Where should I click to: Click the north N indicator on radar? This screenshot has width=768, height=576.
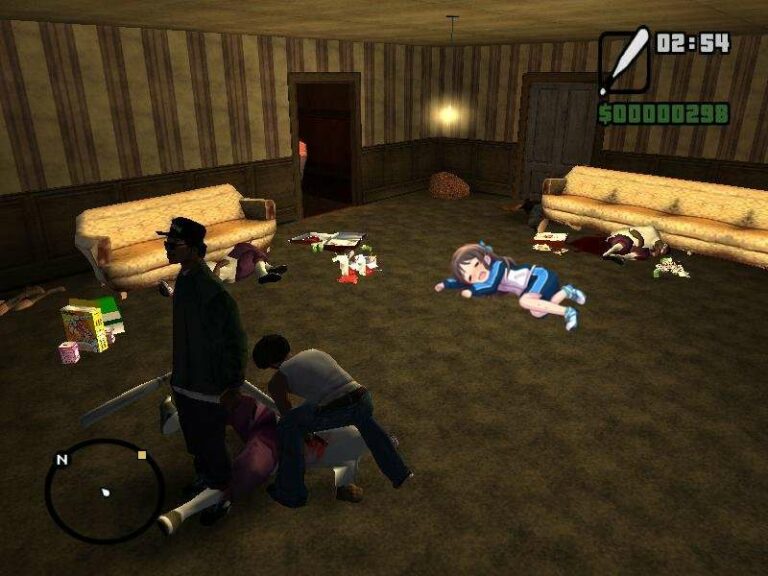pyautogui.click(x=62, y=460)
